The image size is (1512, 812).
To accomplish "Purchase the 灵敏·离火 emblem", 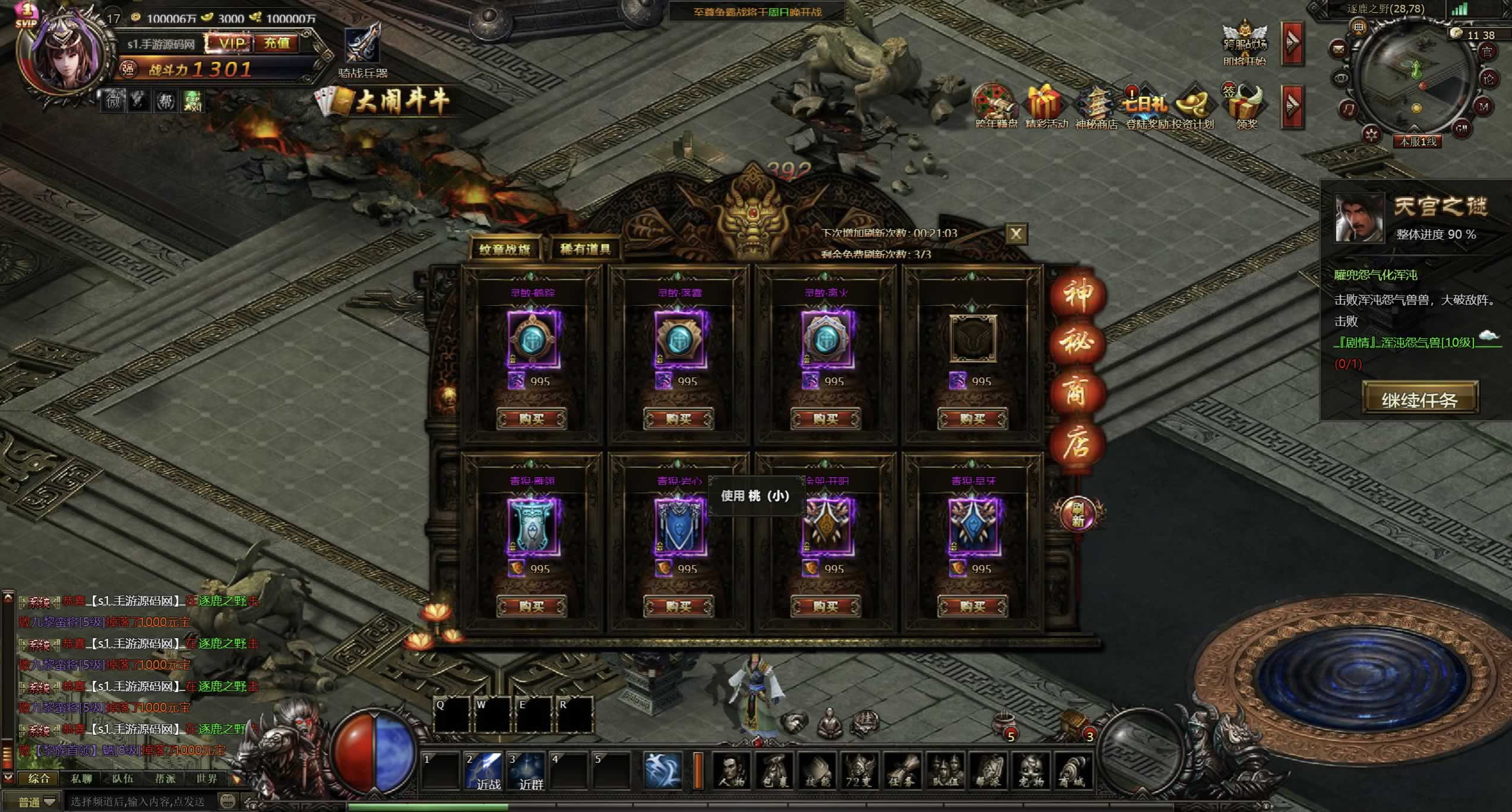I will point(825,419).
